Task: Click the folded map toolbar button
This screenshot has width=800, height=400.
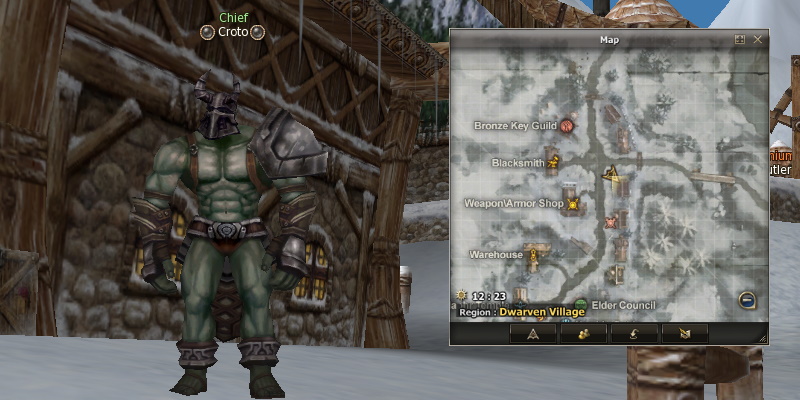Action: 683,333
